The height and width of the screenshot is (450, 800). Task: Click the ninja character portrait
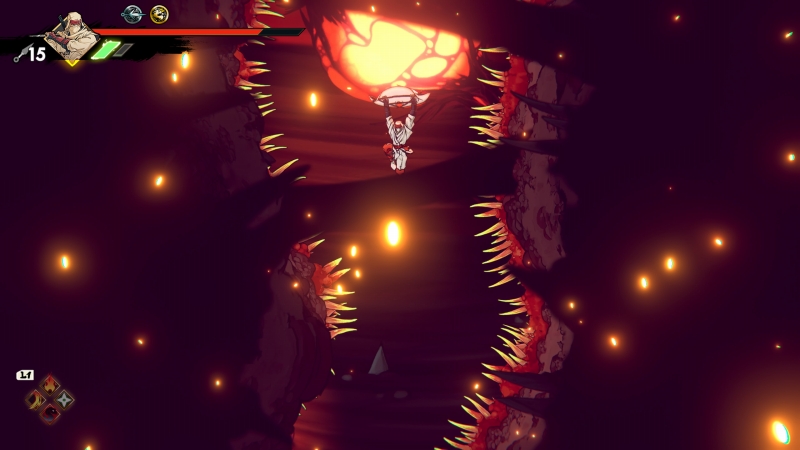(x=72, y=33)
